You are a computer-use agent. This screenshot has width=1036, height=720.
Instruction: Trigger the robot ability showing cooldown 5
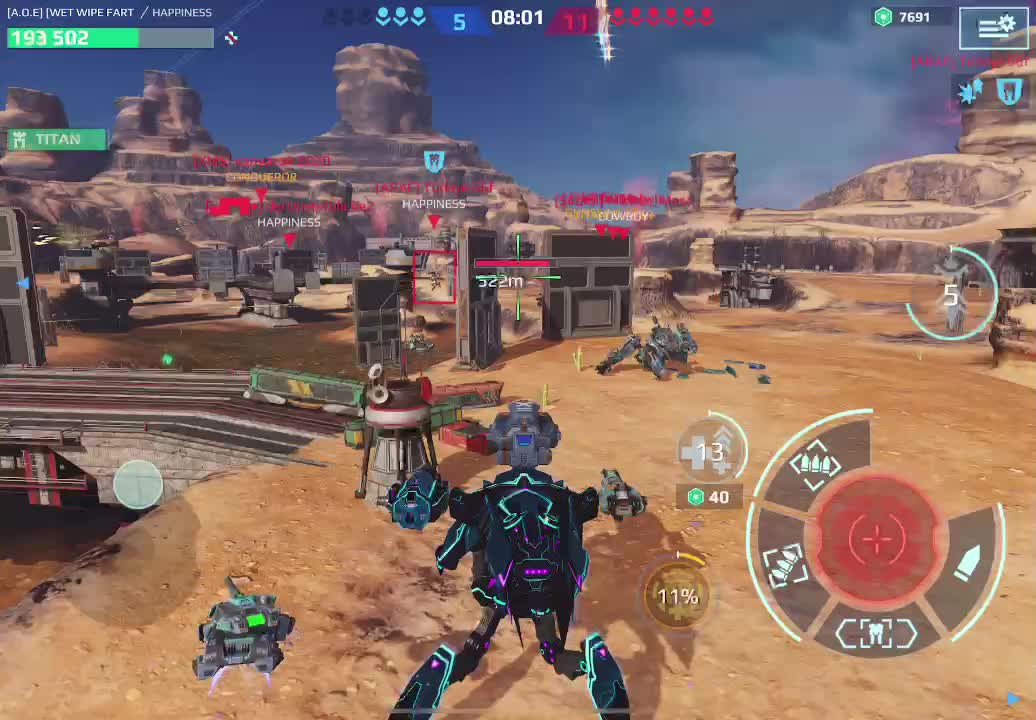point(952,294)
